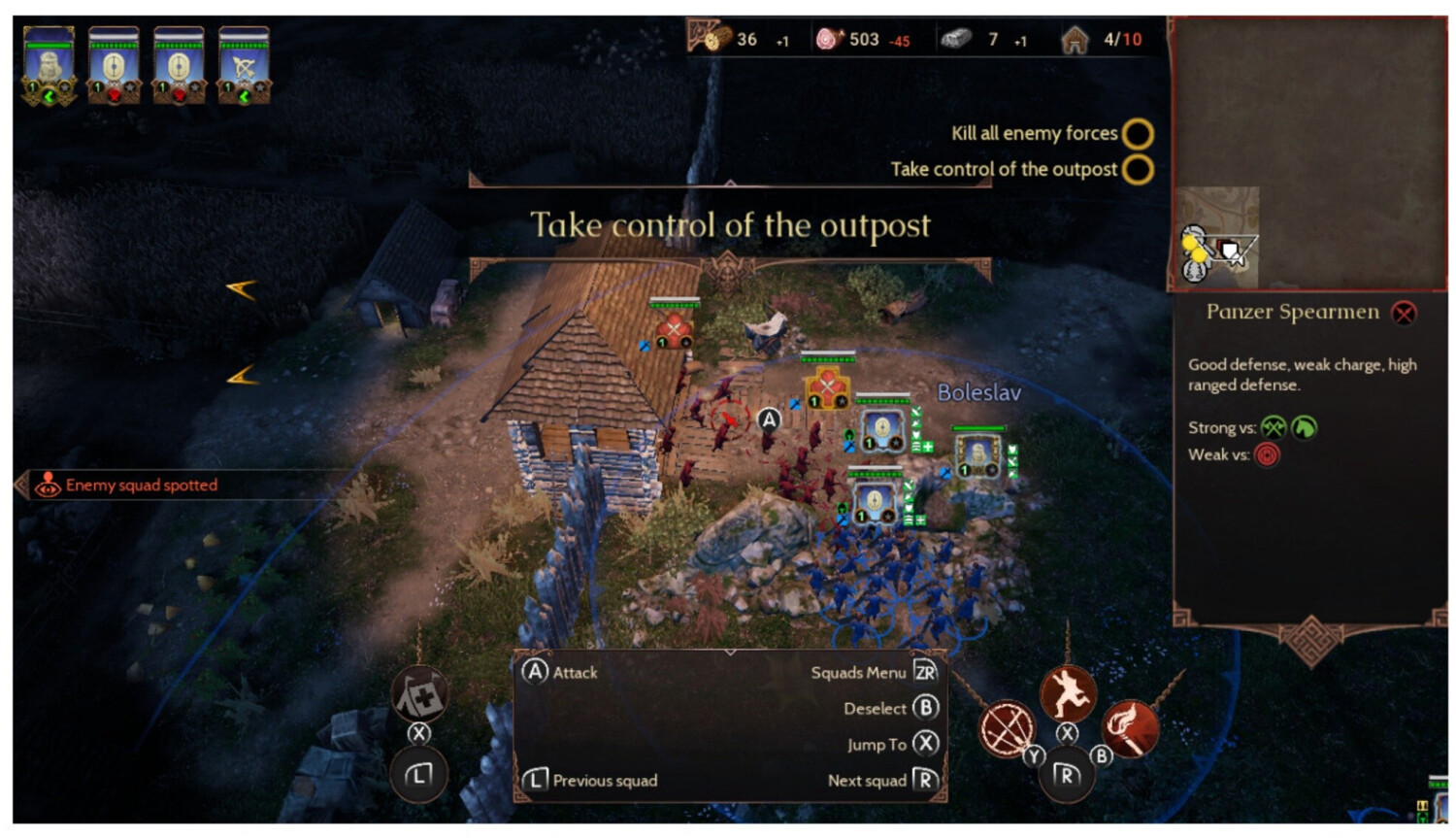Select the archer squad card with bow emblem

pyautogui.click(x=244, y=65)
